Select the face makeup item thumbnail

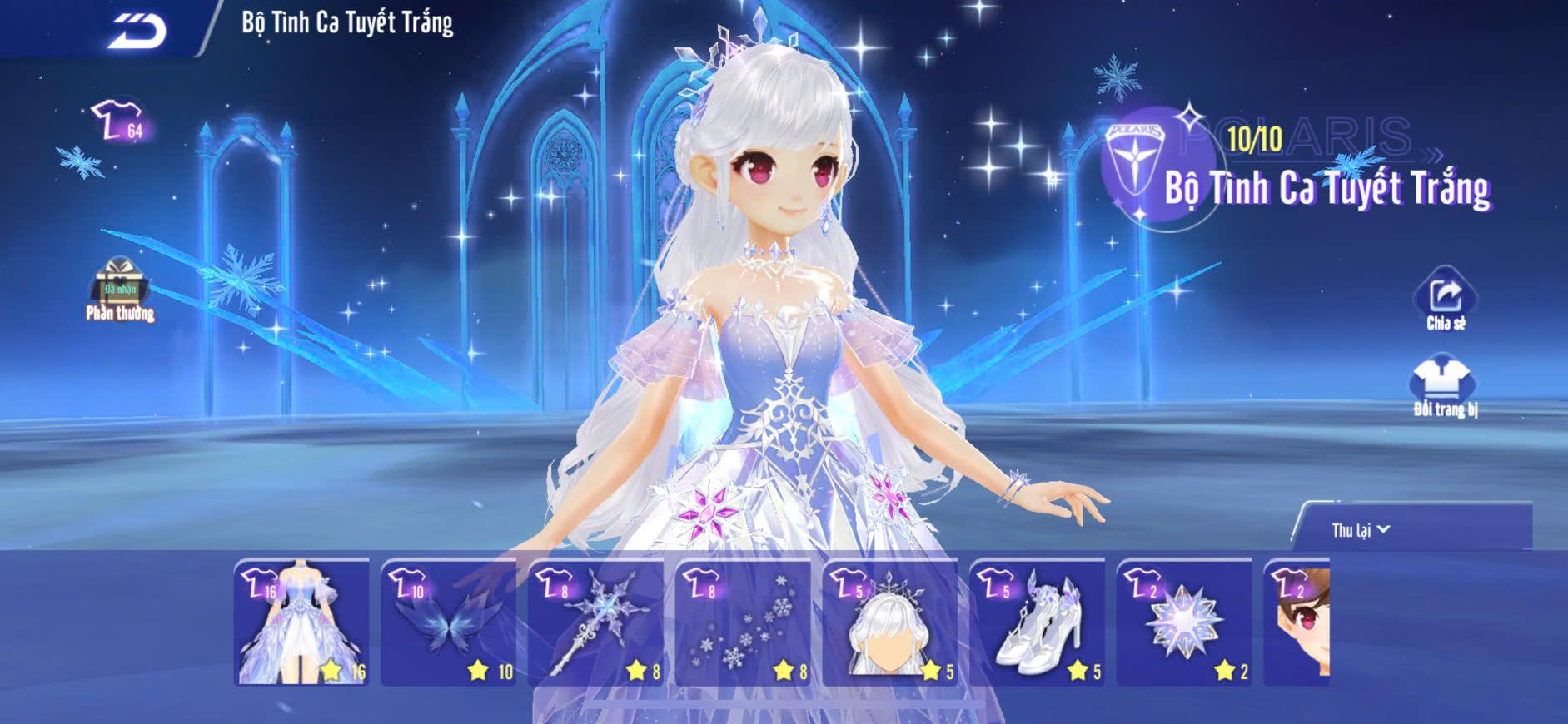point(1297,622)
